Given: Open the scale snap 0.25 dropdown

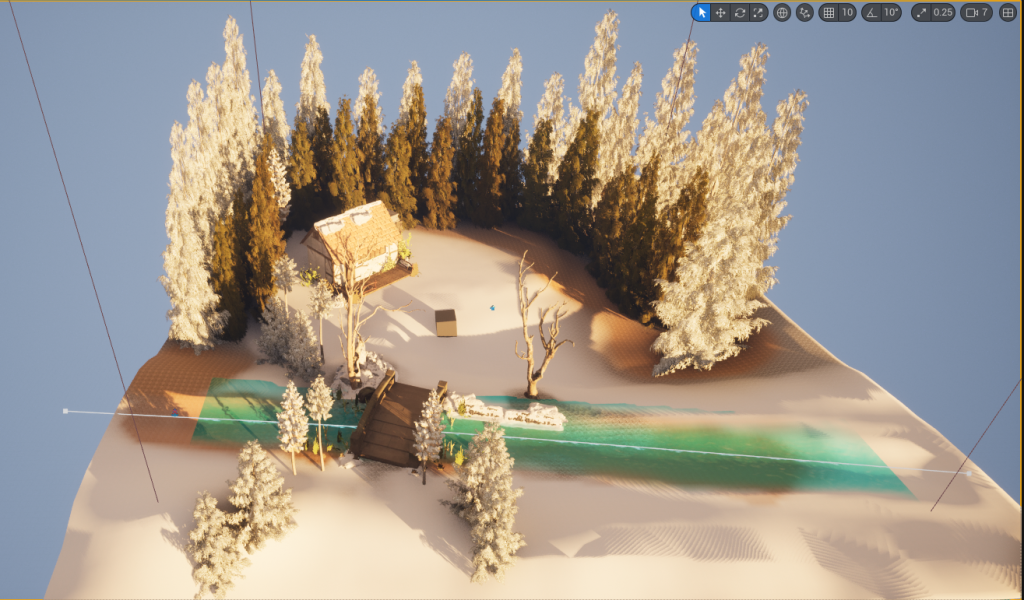Looking at the screenshot, I should 942,13.
